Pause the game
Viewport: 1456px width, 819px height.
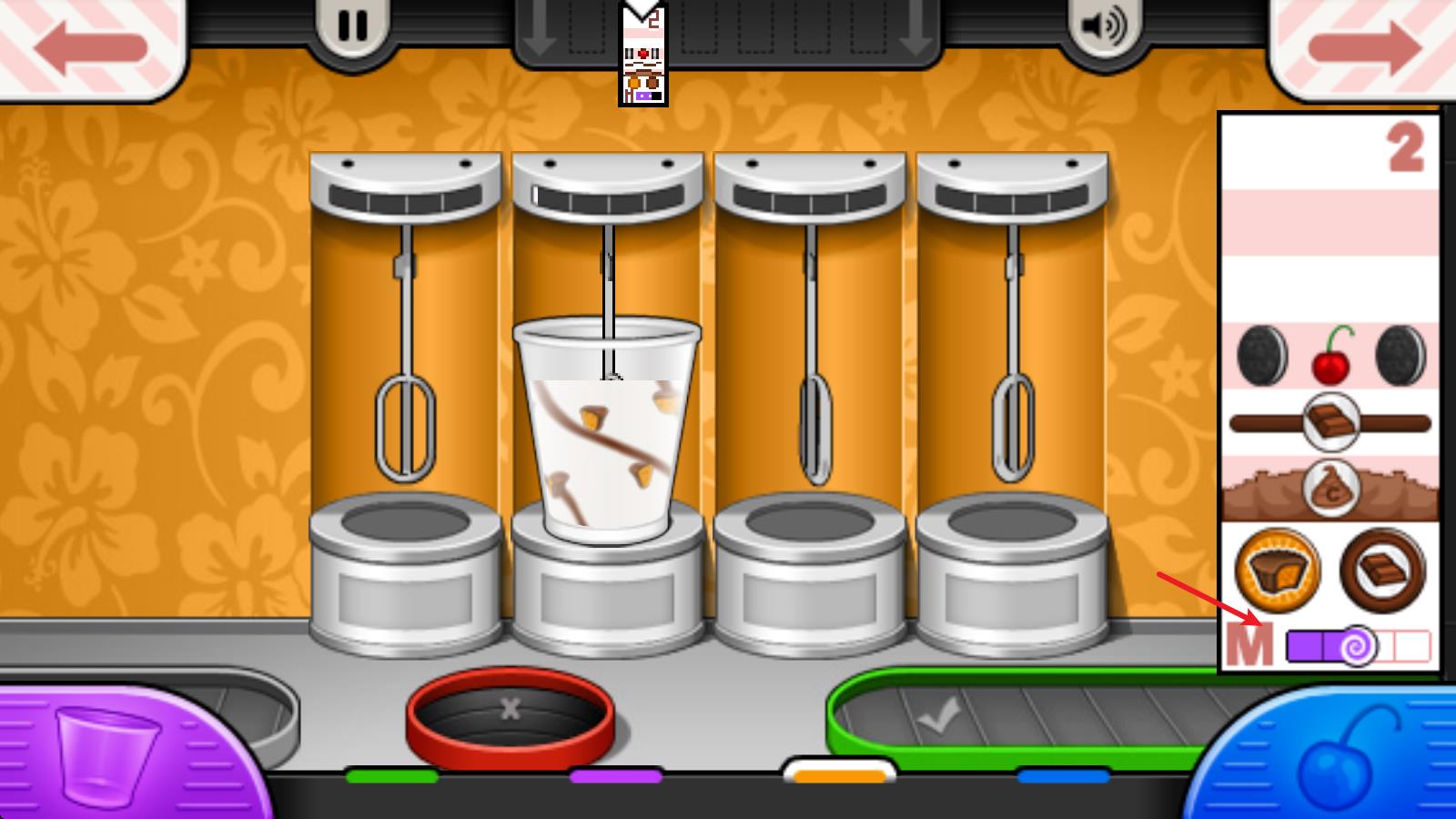[x=352, y=26]
